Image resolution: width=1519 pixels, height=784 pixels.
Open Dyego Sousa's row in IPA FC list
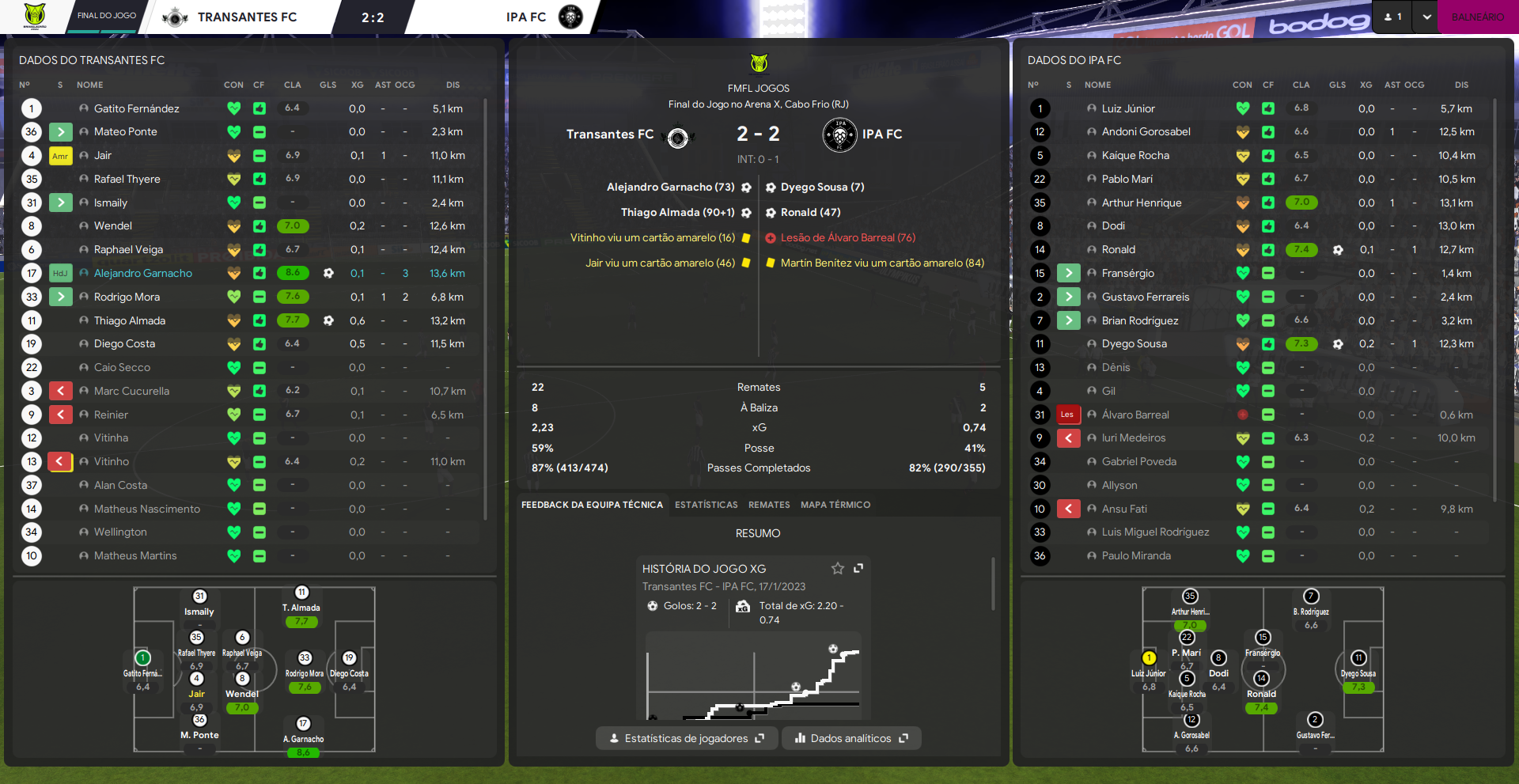coord(1134,344)
